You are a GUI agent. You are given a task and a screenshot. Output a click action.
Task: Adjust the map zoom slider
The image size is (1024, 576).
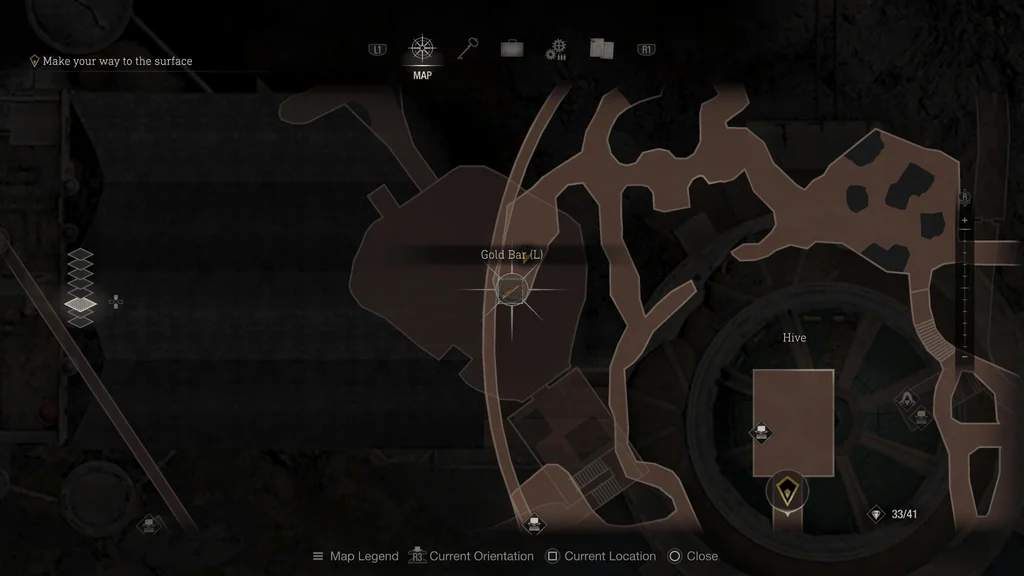click(x=964, y=290)
